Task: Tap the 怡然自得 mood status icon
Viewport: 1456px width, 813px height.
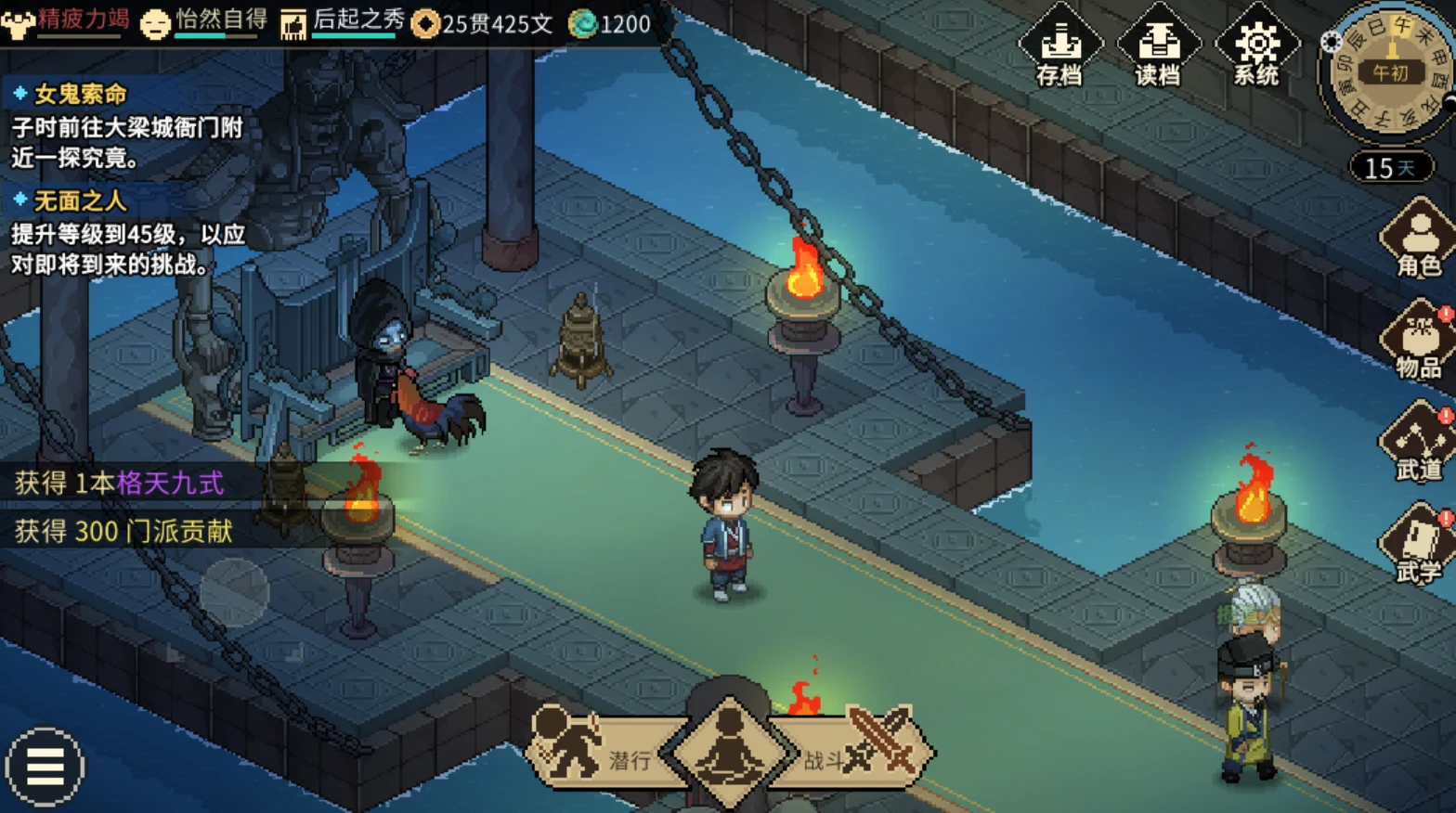Action: pos(156,23)
